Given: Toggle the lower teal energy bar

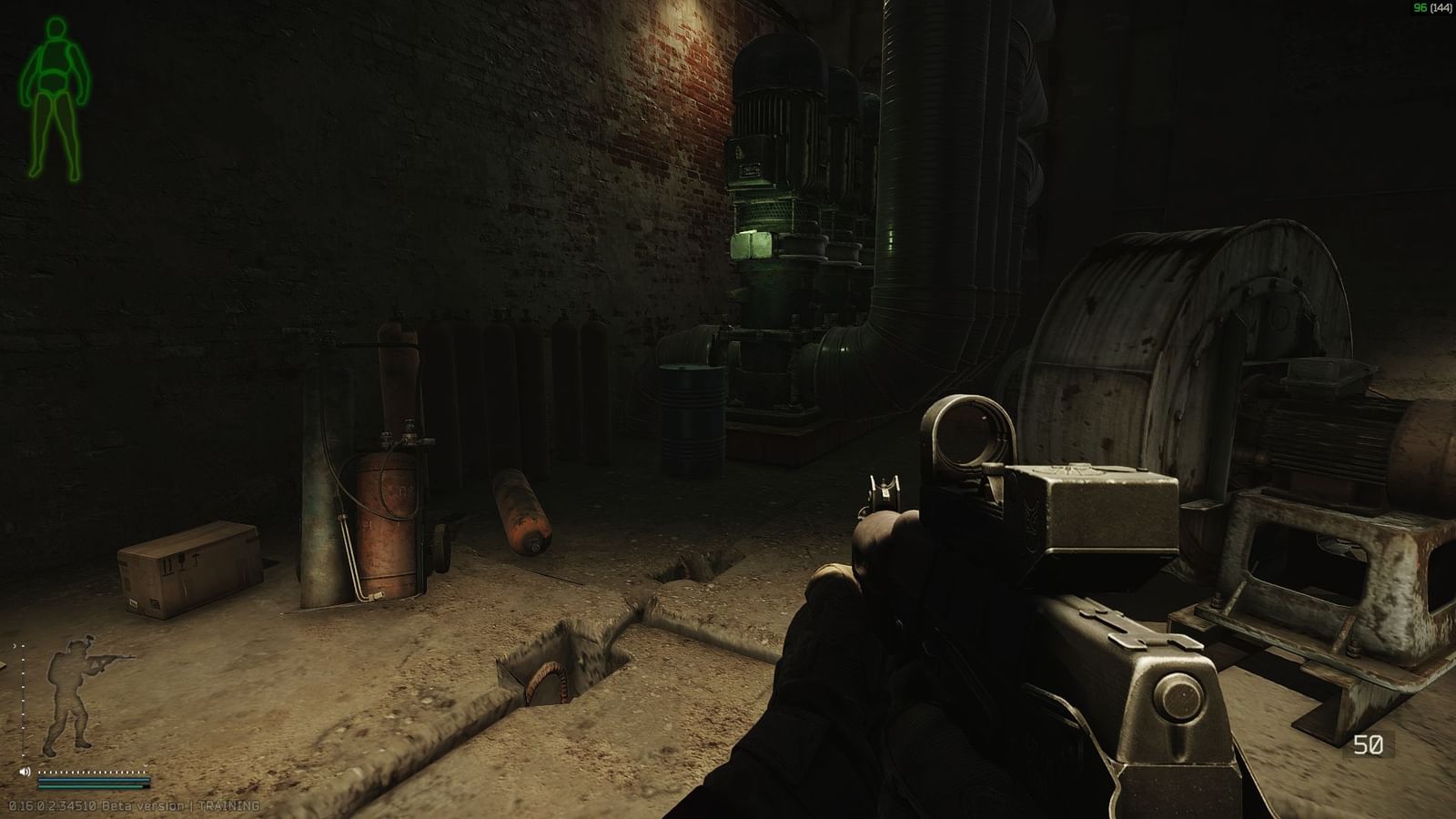Looking at the screenshot, I should click(x=91, y=786).
